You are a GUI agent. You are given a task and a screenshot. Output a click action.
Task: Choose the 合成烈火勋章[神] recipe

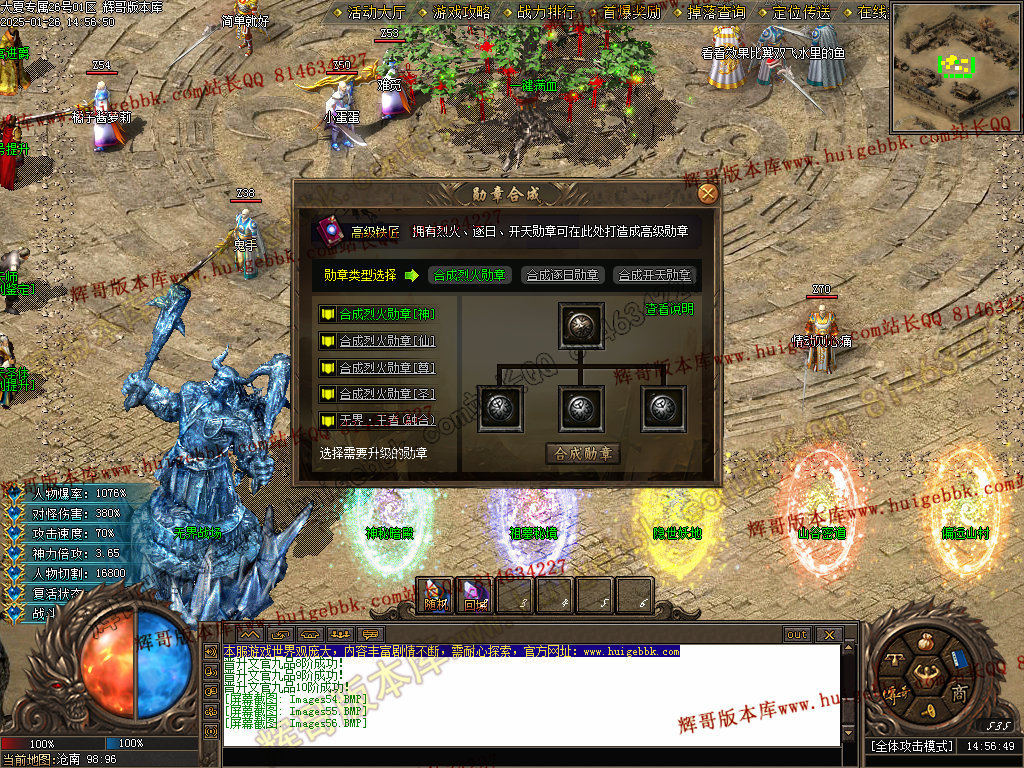click(x=386, y=314)
